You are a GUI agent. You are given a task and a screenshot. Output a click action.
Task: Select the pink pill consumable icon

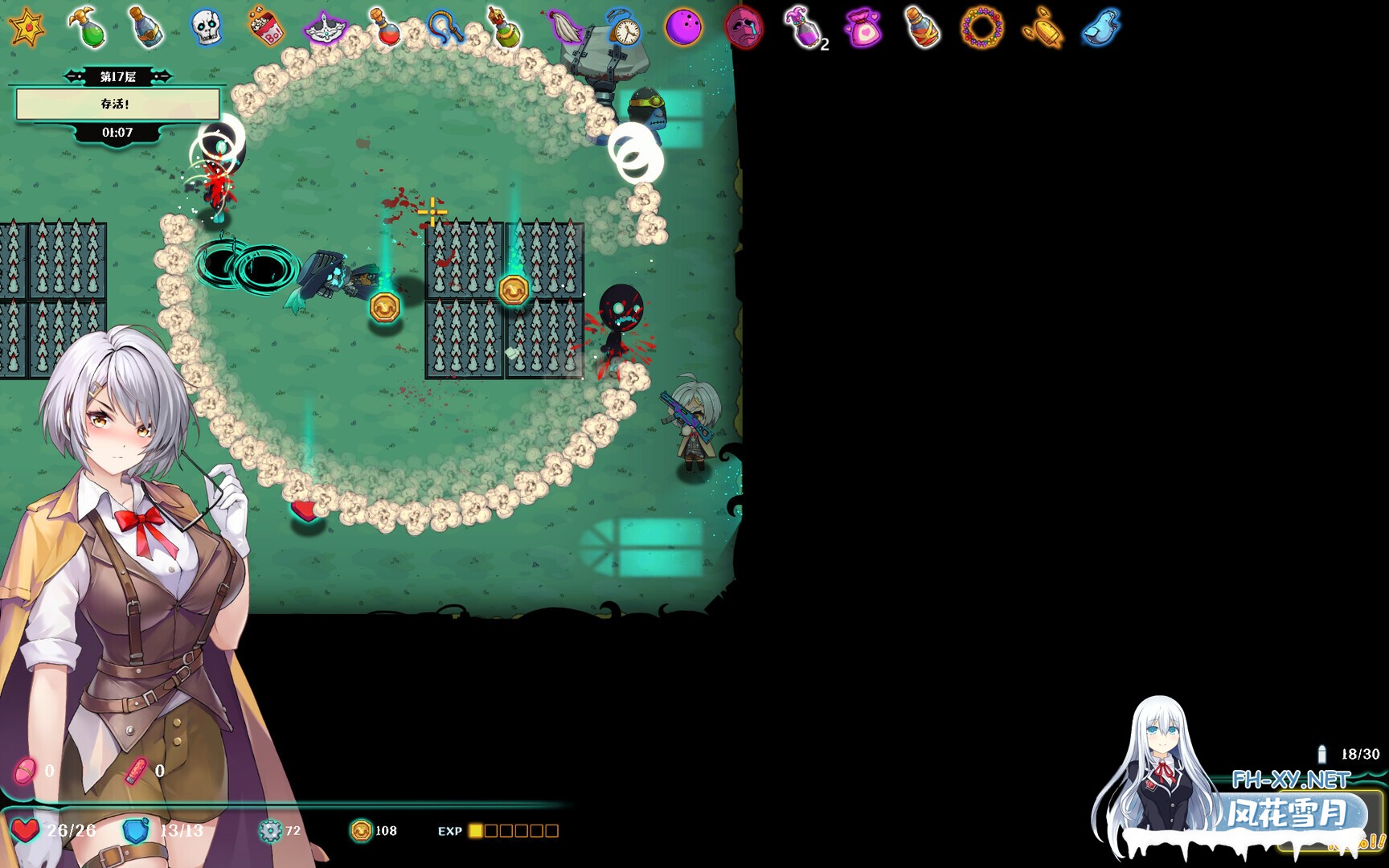(x=25, y=772)
